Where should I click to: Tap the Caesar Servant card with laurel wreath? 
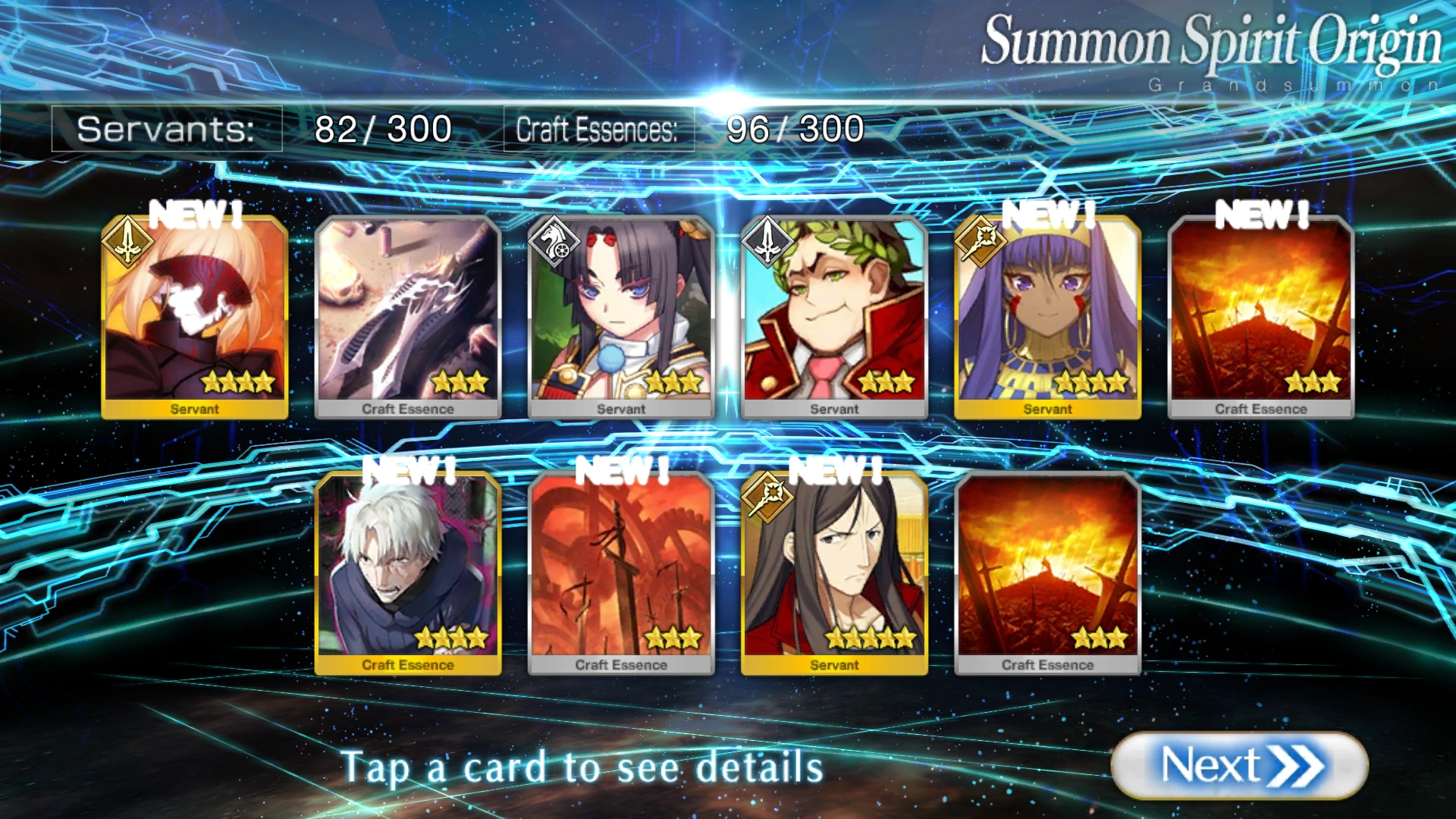tap(834, 315)
